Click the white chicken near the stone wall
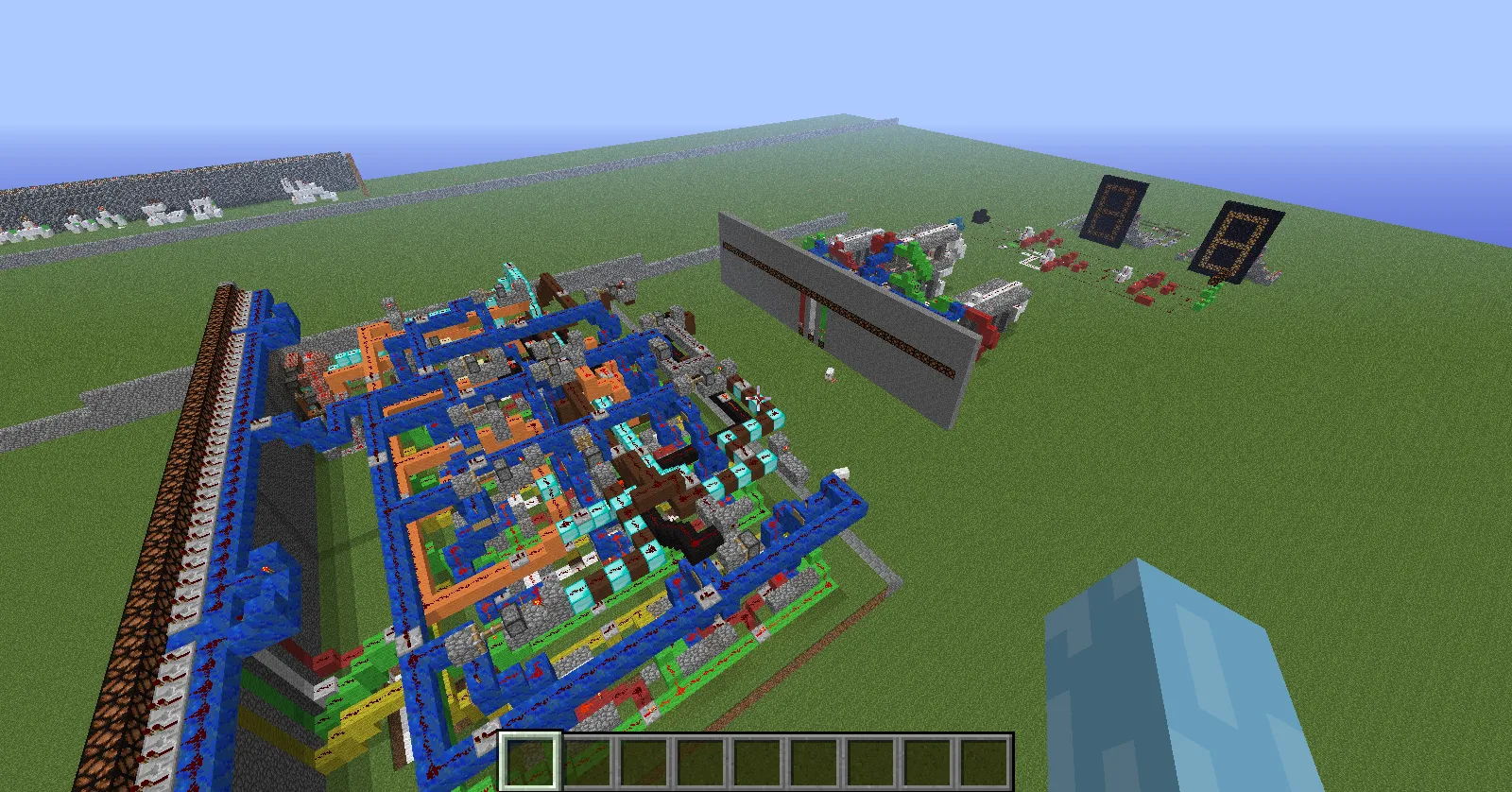This screenshot has height=792, width=1512. 830,374
